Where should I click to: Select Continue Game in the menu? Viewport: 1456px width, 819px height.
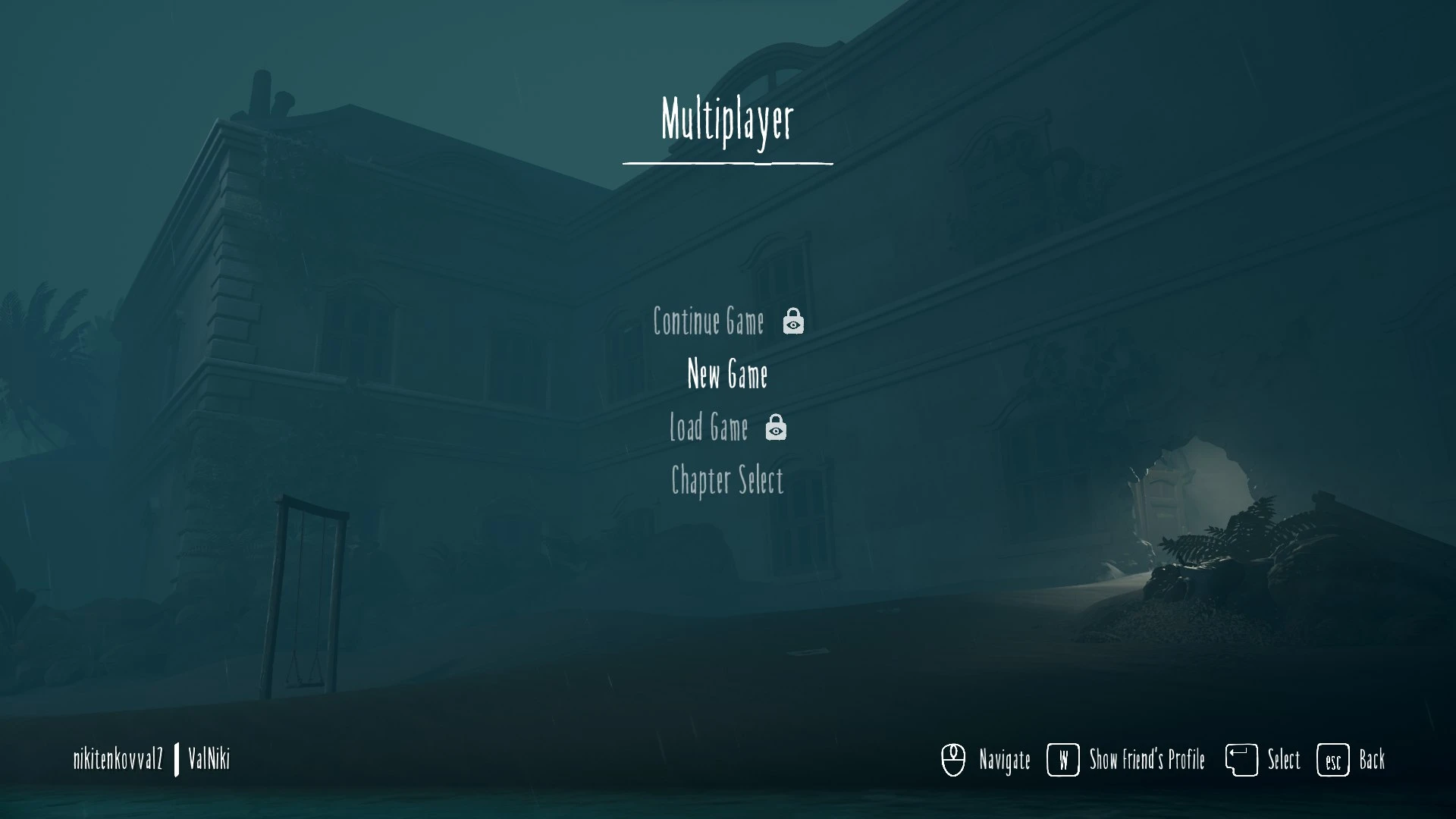coord(709,322)
